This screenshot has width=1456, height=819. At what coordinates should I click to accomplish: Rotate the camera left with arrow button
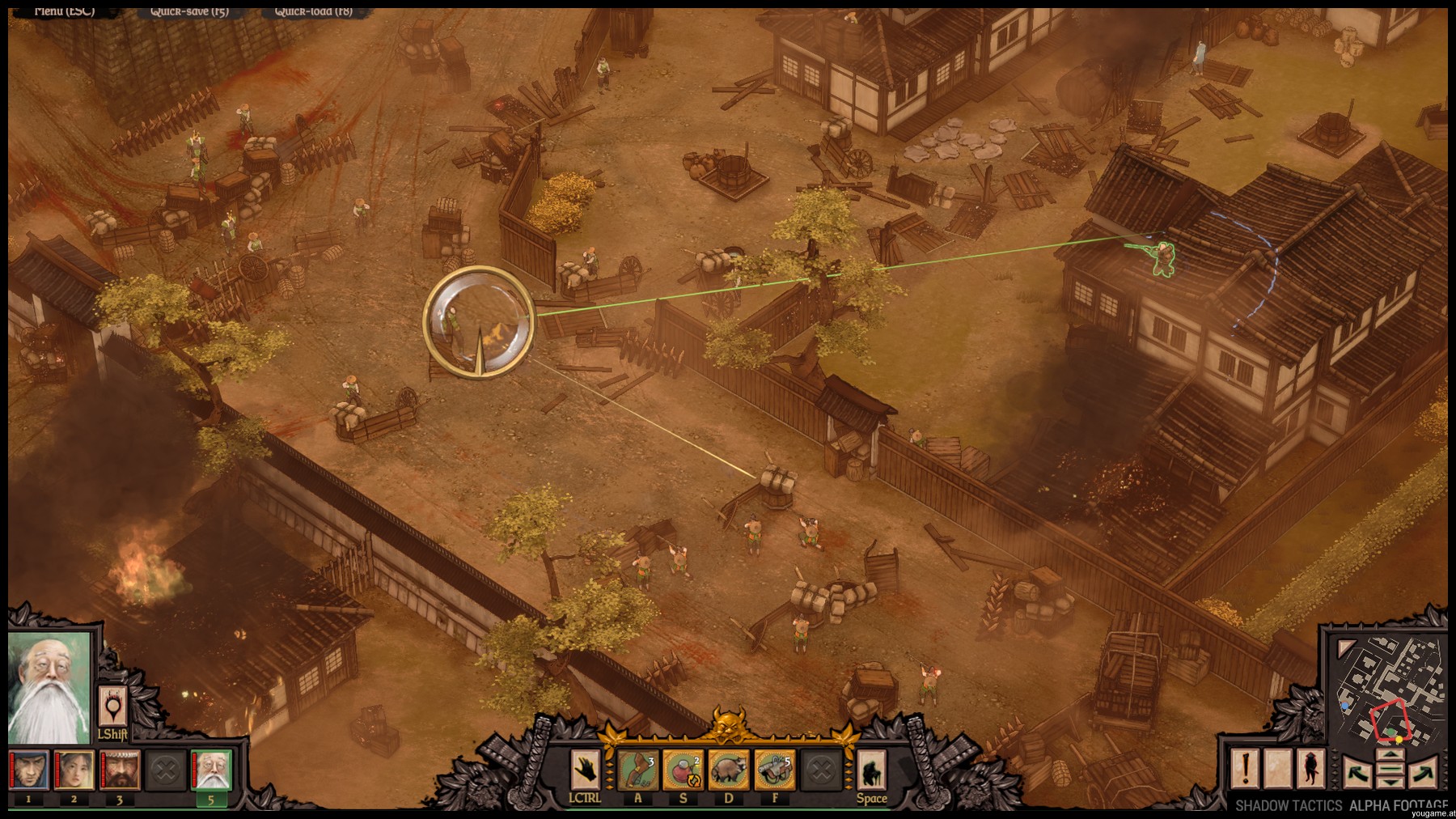click(1357, 771)
